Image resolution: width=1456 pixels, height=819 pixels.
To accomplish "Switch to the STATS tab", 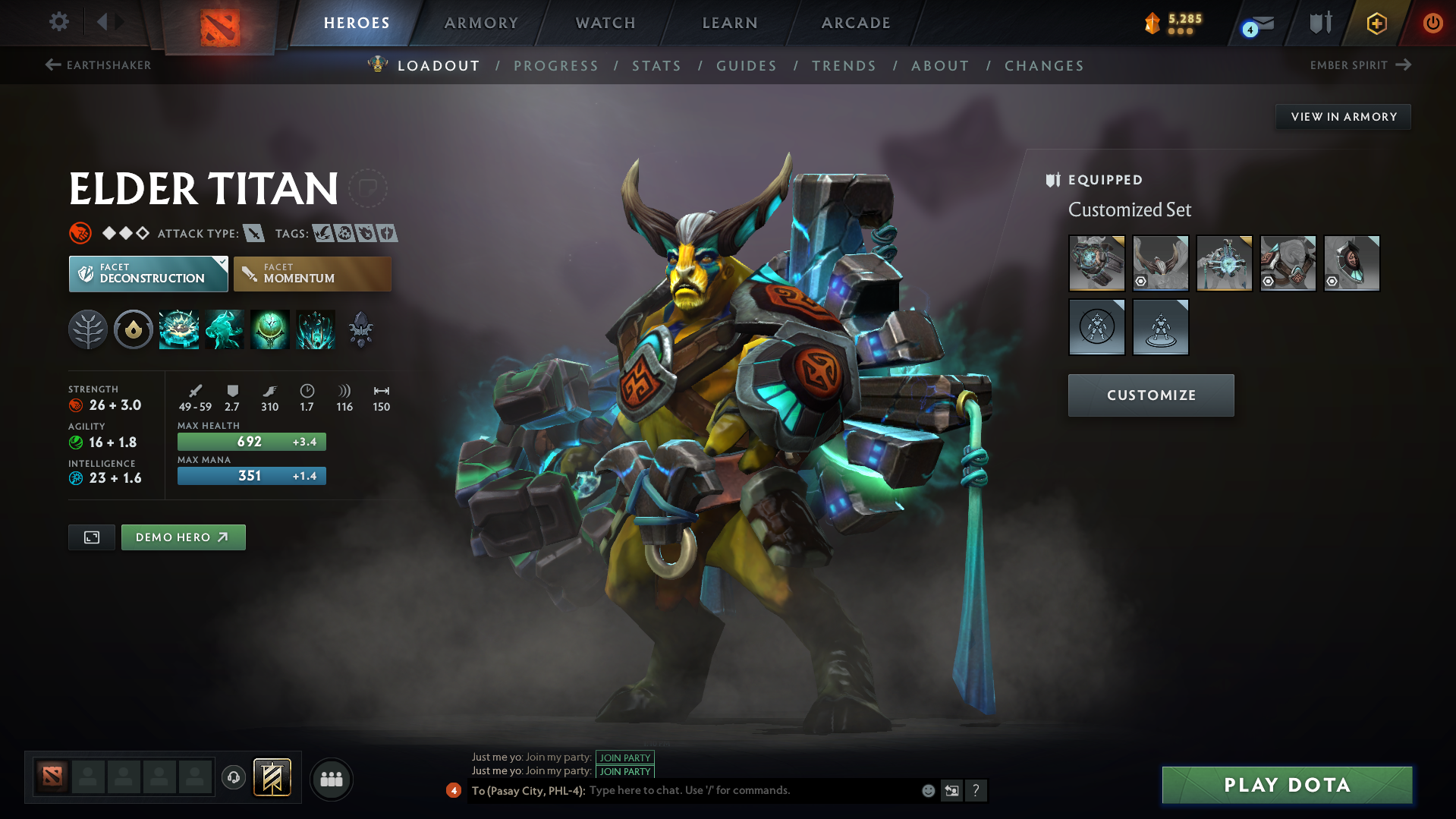I will click(x=657, y=66).
